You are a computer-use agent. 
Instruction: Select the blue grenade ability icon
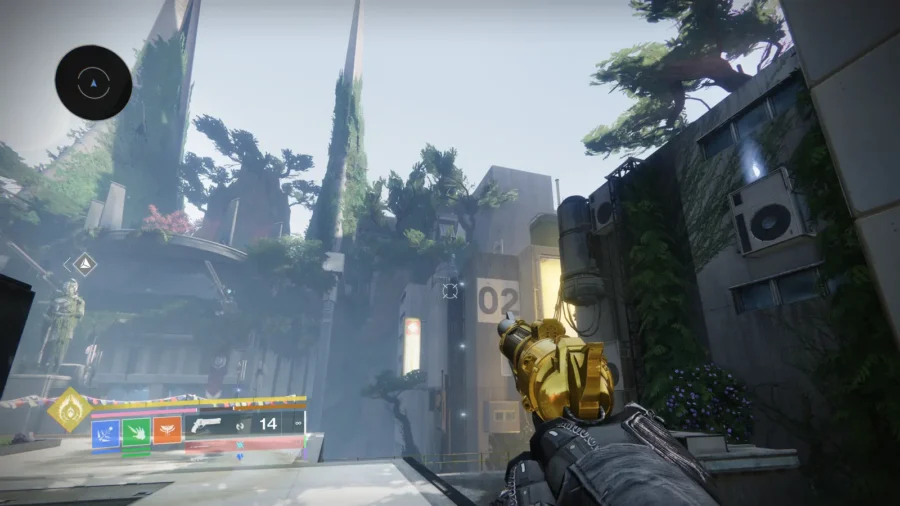pyautogui.click(x=106, y=431)
